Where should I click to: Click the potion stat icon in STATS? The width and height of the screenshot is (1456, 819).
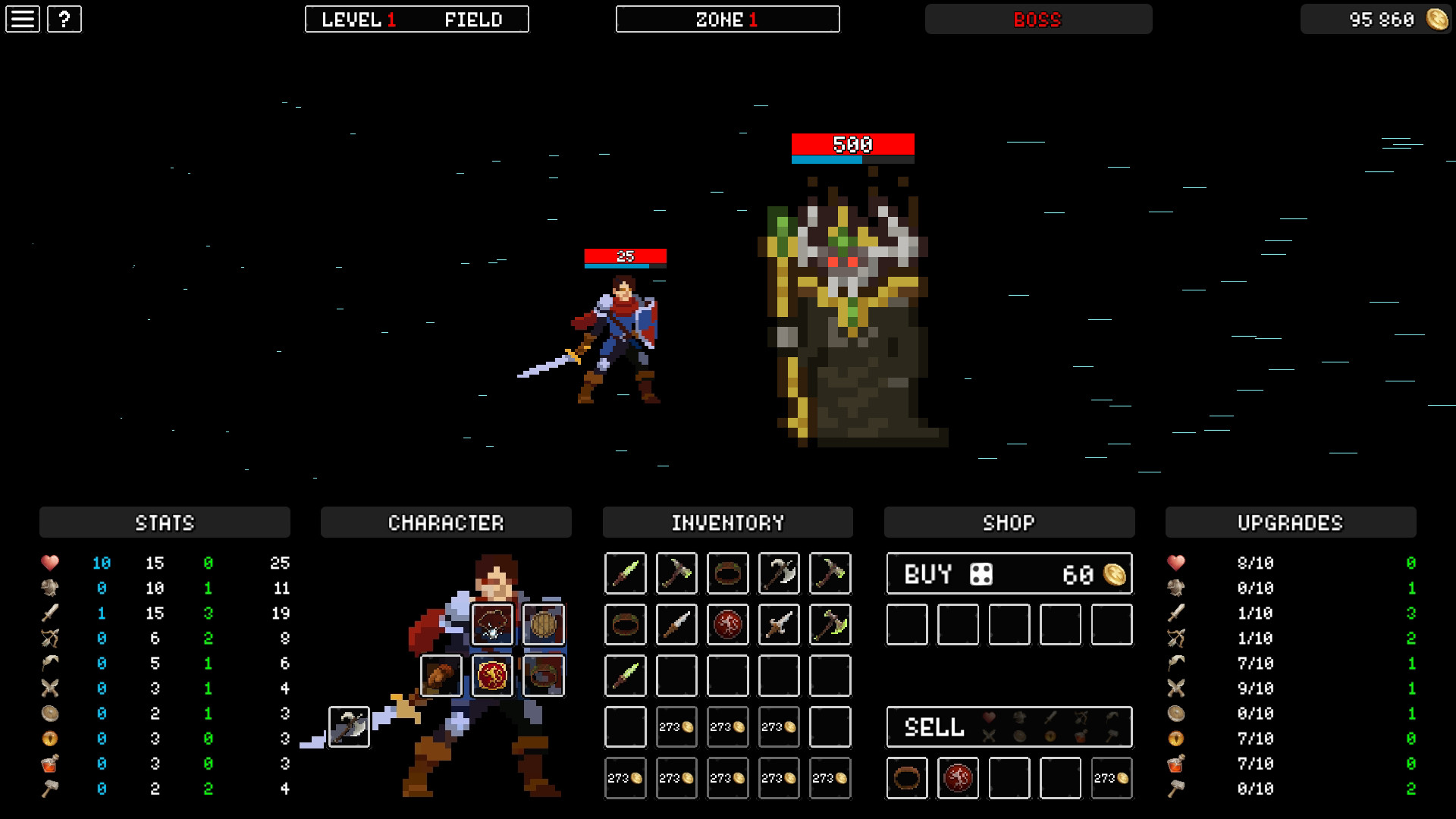coord(49,763)
